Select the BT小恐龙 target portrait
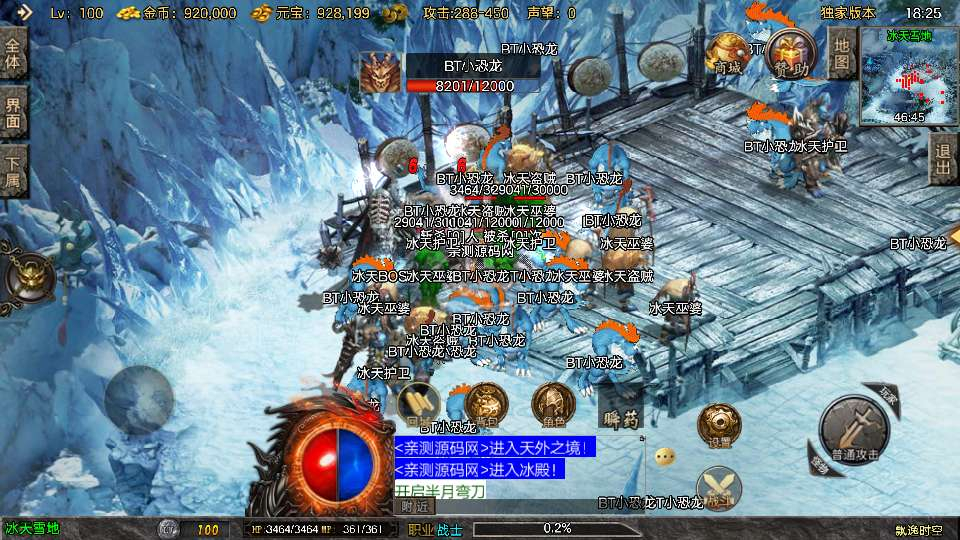 pos(379,73)
